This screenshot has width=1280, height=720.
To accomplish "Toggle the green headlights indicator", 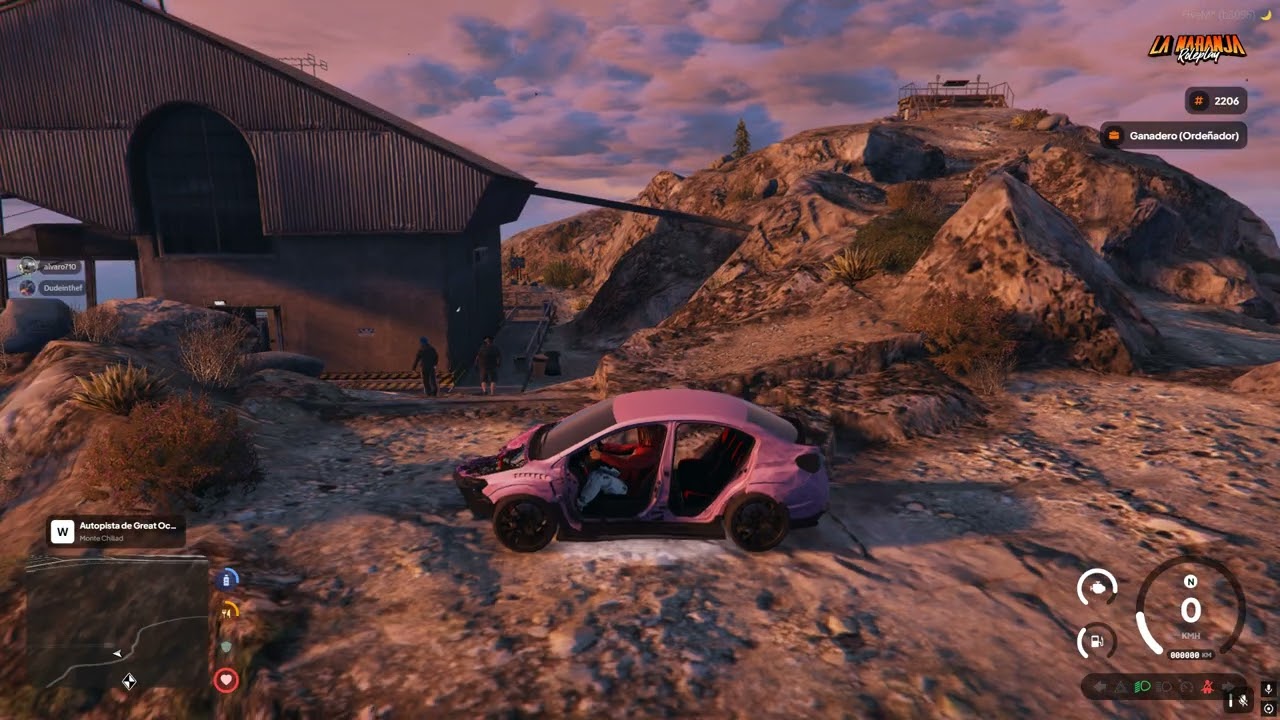I will pyautogui.click(x=1142, y=687).
